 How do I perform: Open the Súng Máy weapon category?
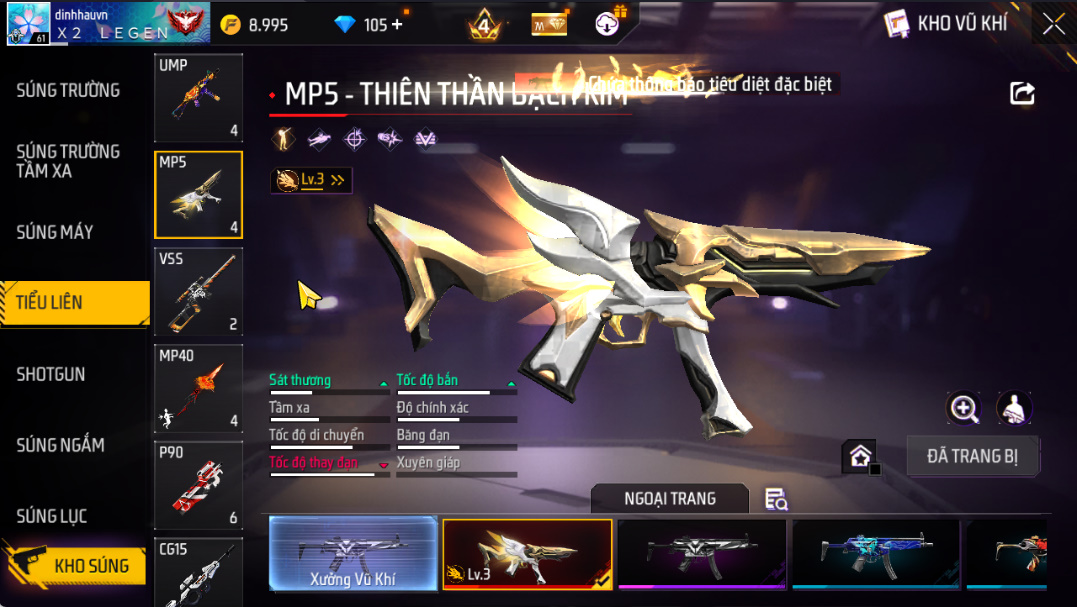(55, 232)
